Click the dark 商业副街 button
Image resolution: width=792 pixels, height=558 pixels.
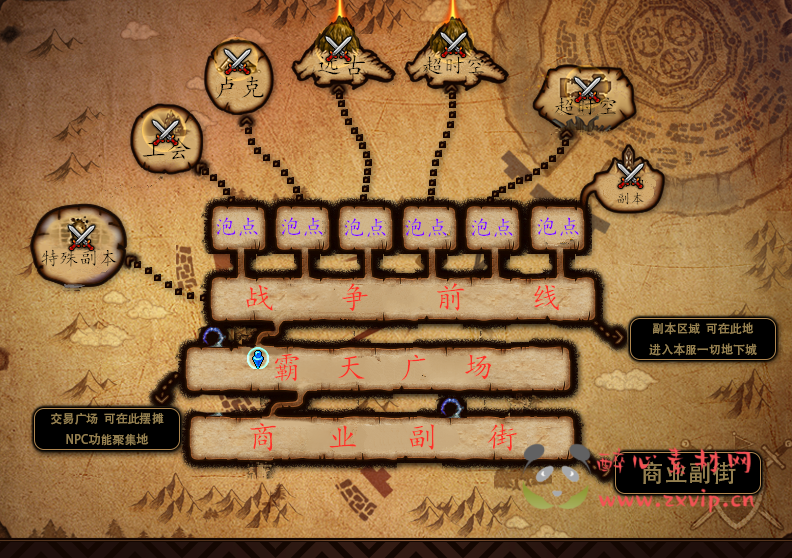click(687, 472)
